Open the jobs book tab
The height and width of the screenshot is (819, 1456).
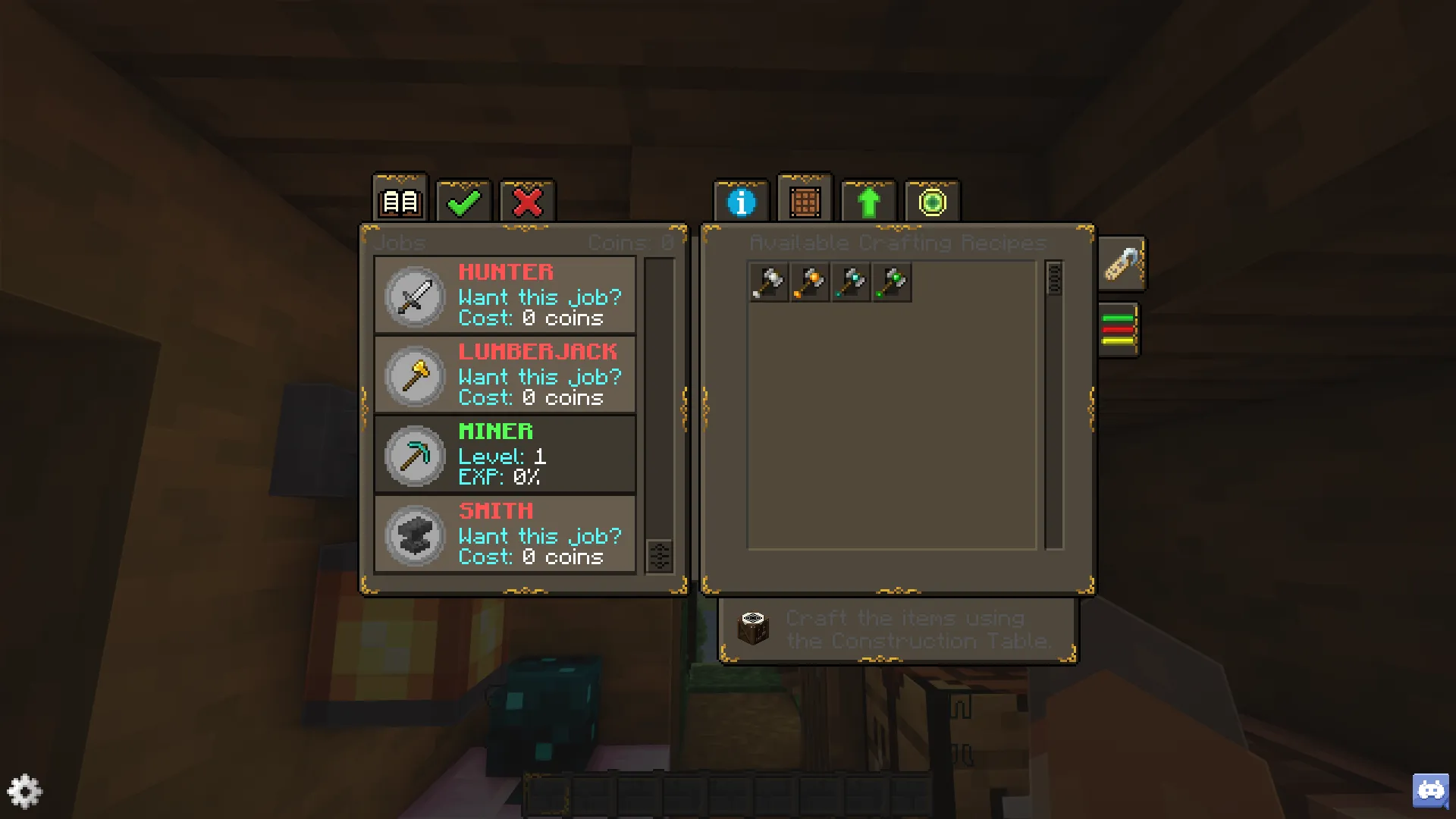pos(400,201)
